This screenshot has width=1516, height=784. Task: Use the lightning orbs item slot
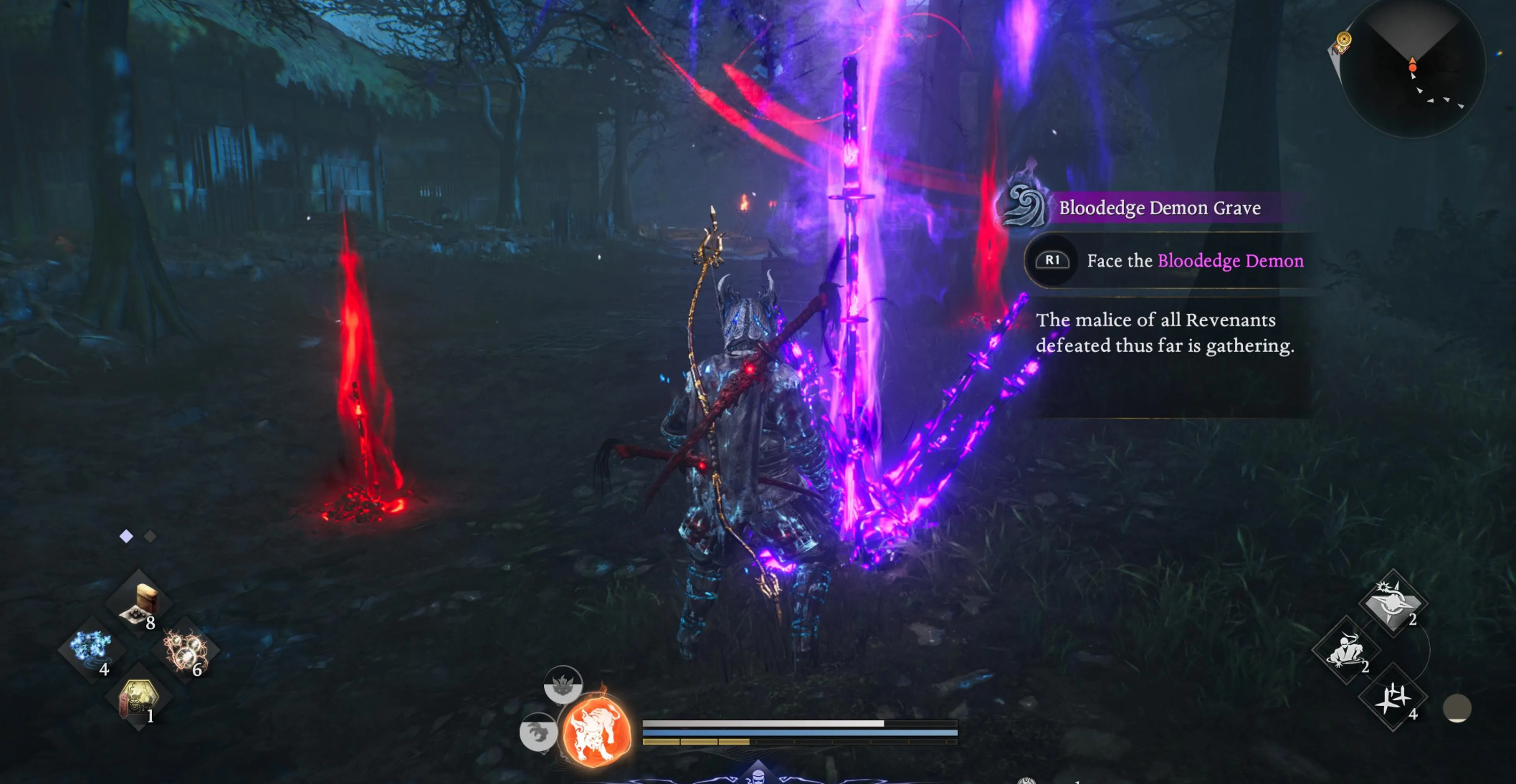185,650
